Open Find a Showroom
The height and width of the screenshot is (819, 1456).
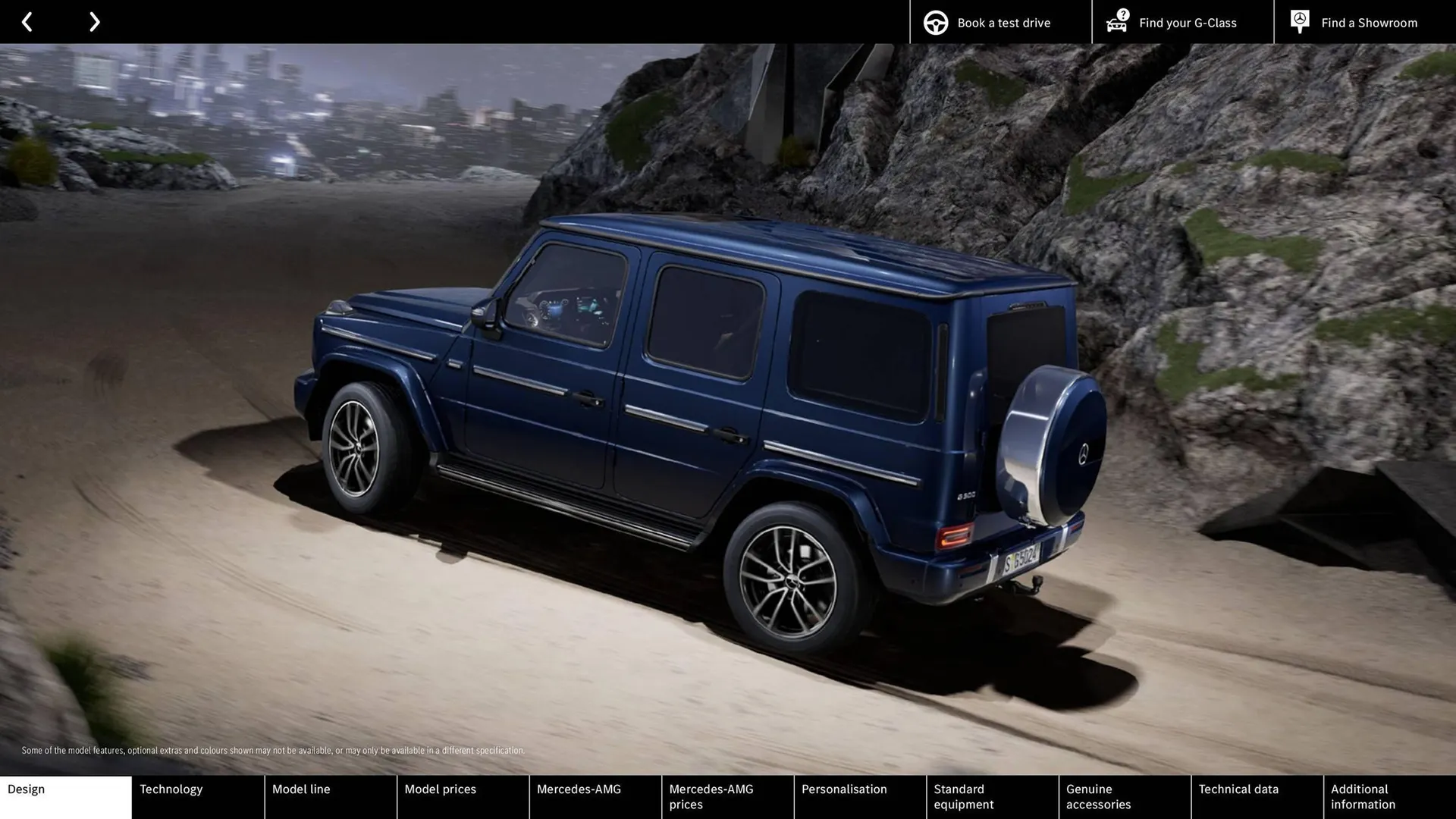tap(1370, 23)
